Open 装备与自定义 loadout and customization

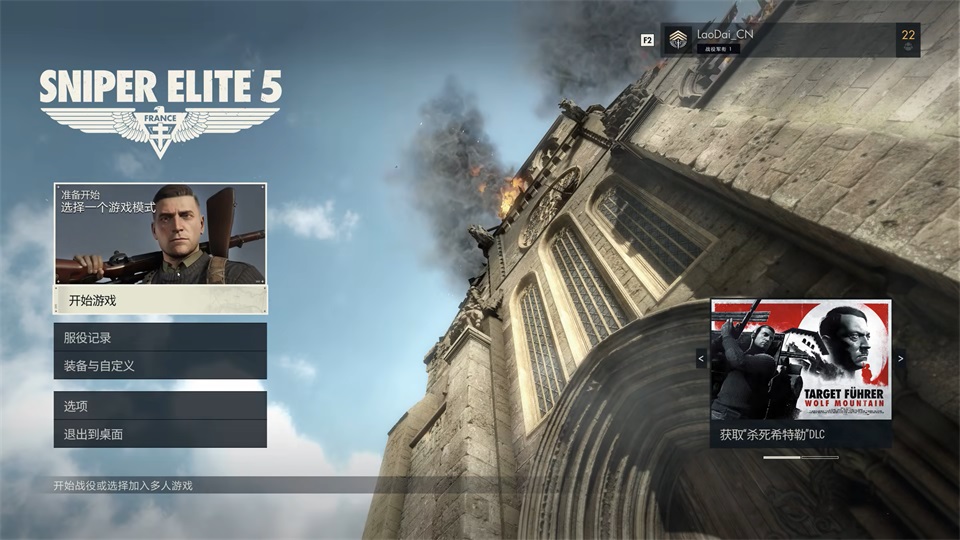tap(160, 366)
